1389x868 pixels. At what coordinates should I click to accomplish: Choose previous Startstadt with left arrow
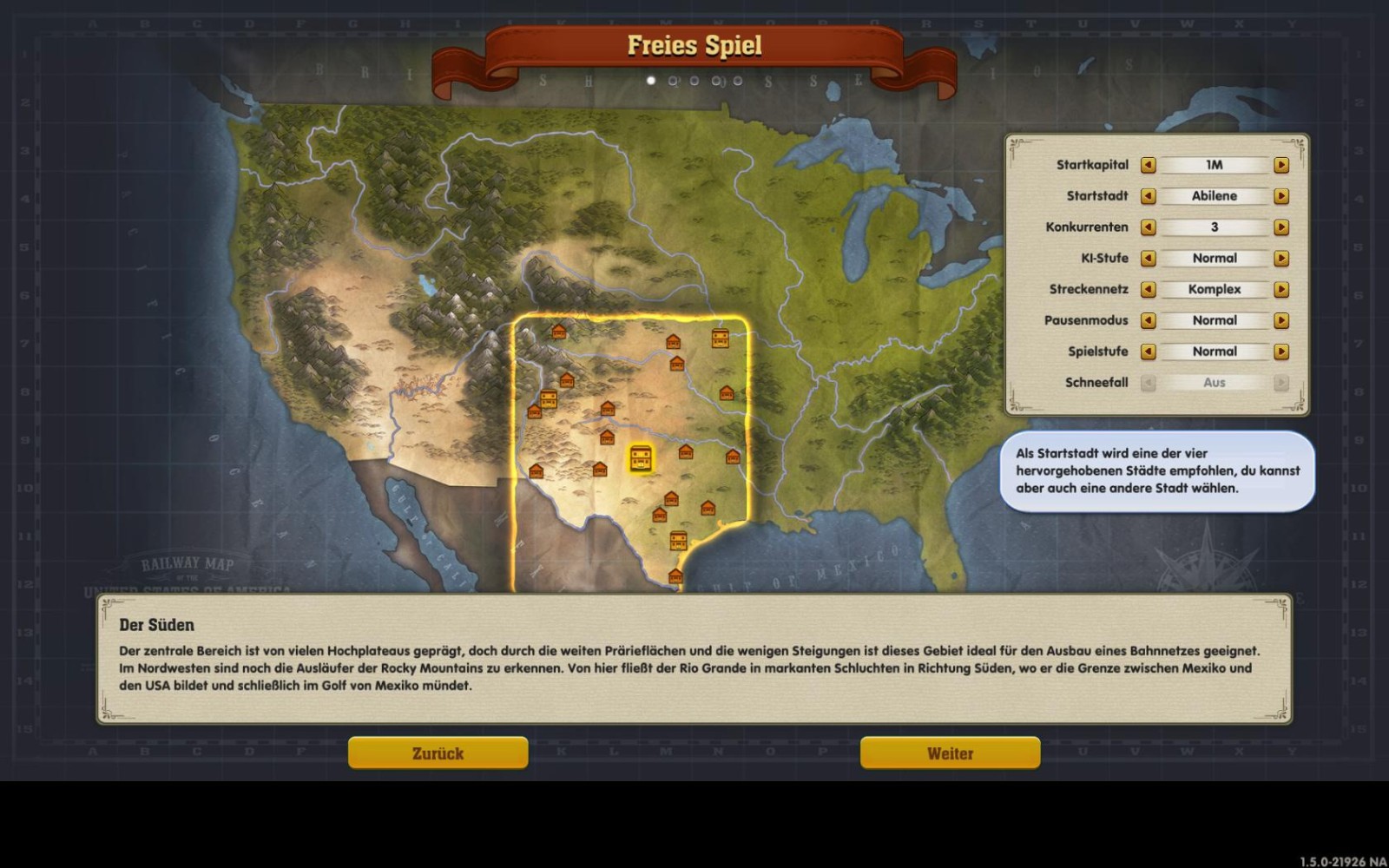pos(1148,196)
